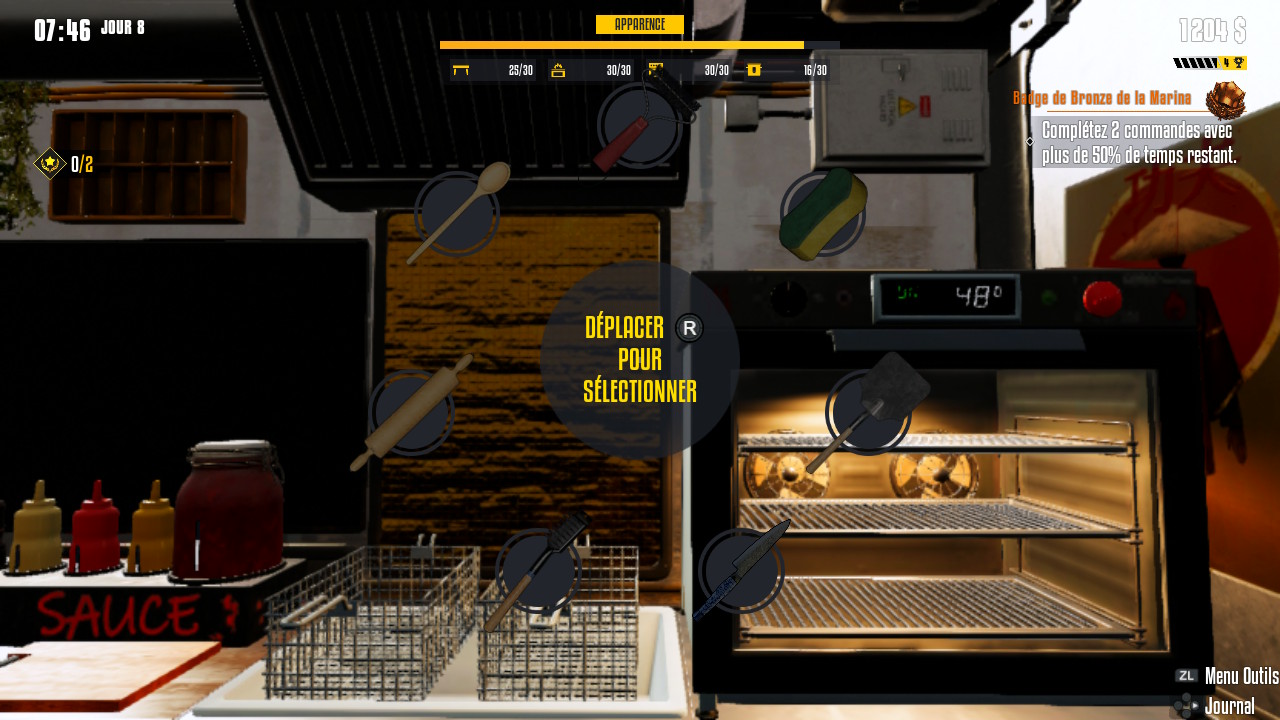This screenshot has width=1280, height=720.
Task: Click the yellow Apparence label
Action: pos(639,25)
